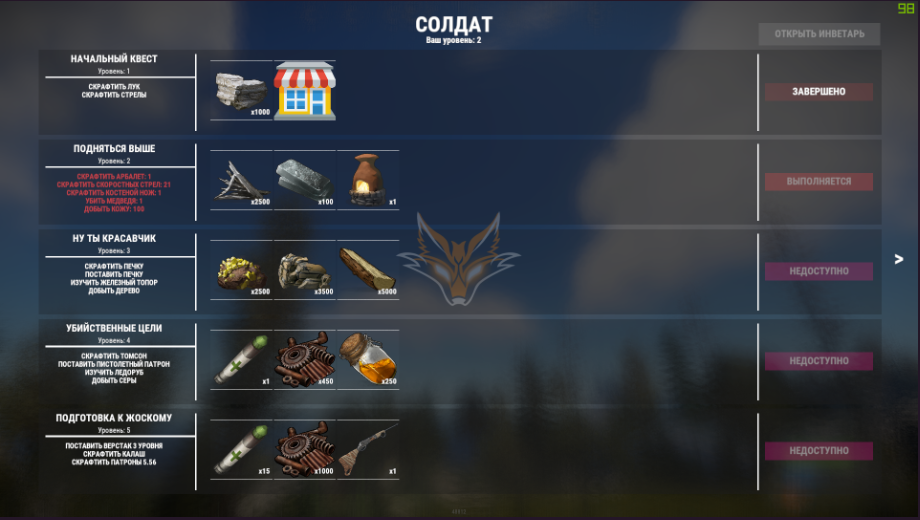Click the ЗАВЕРШЕНО status button

[819, 92]
